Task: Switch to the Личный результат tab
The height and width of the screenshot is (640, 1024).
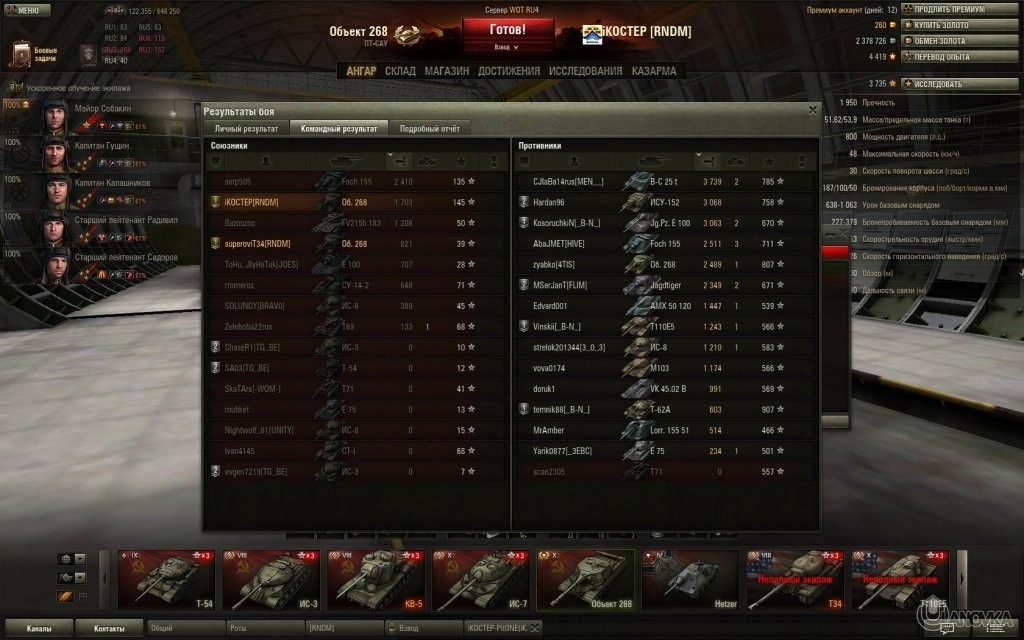Action: pyautogui.click(x=246, y=128)
